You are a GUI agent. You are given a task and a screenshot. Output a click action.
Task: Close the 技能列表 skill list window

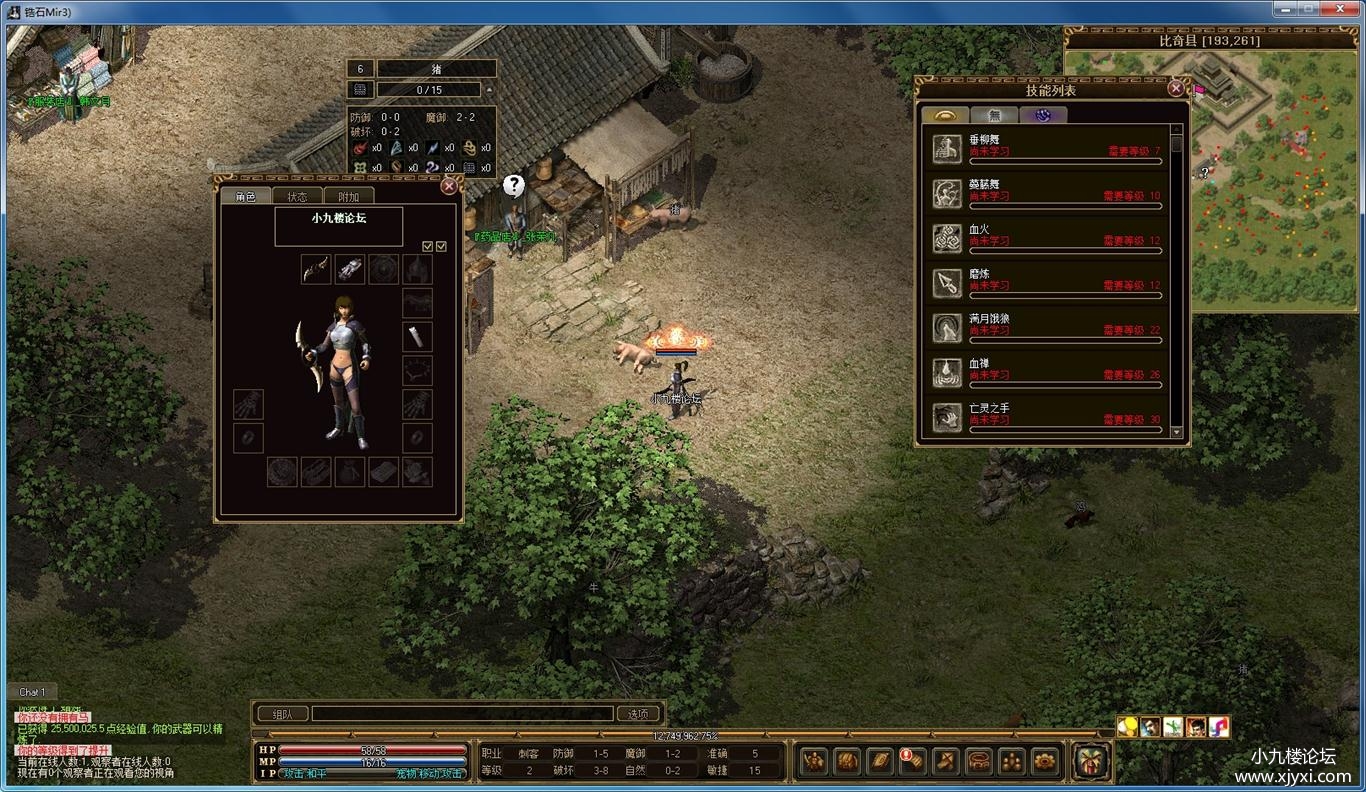[1176, 89]
